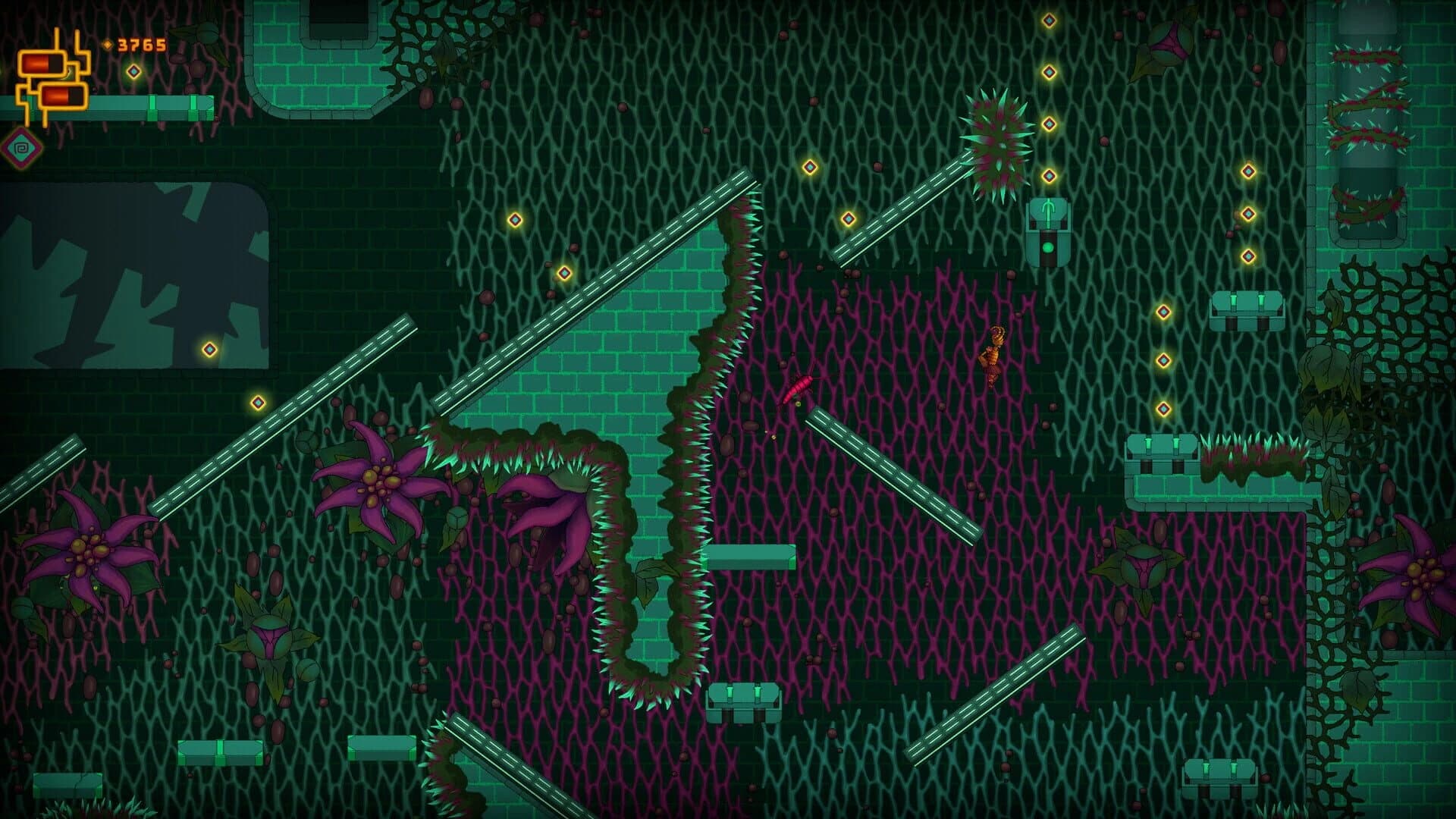1456x819 pixels.
Task: Click the score counter reading 3765
Action: [140, 45]
